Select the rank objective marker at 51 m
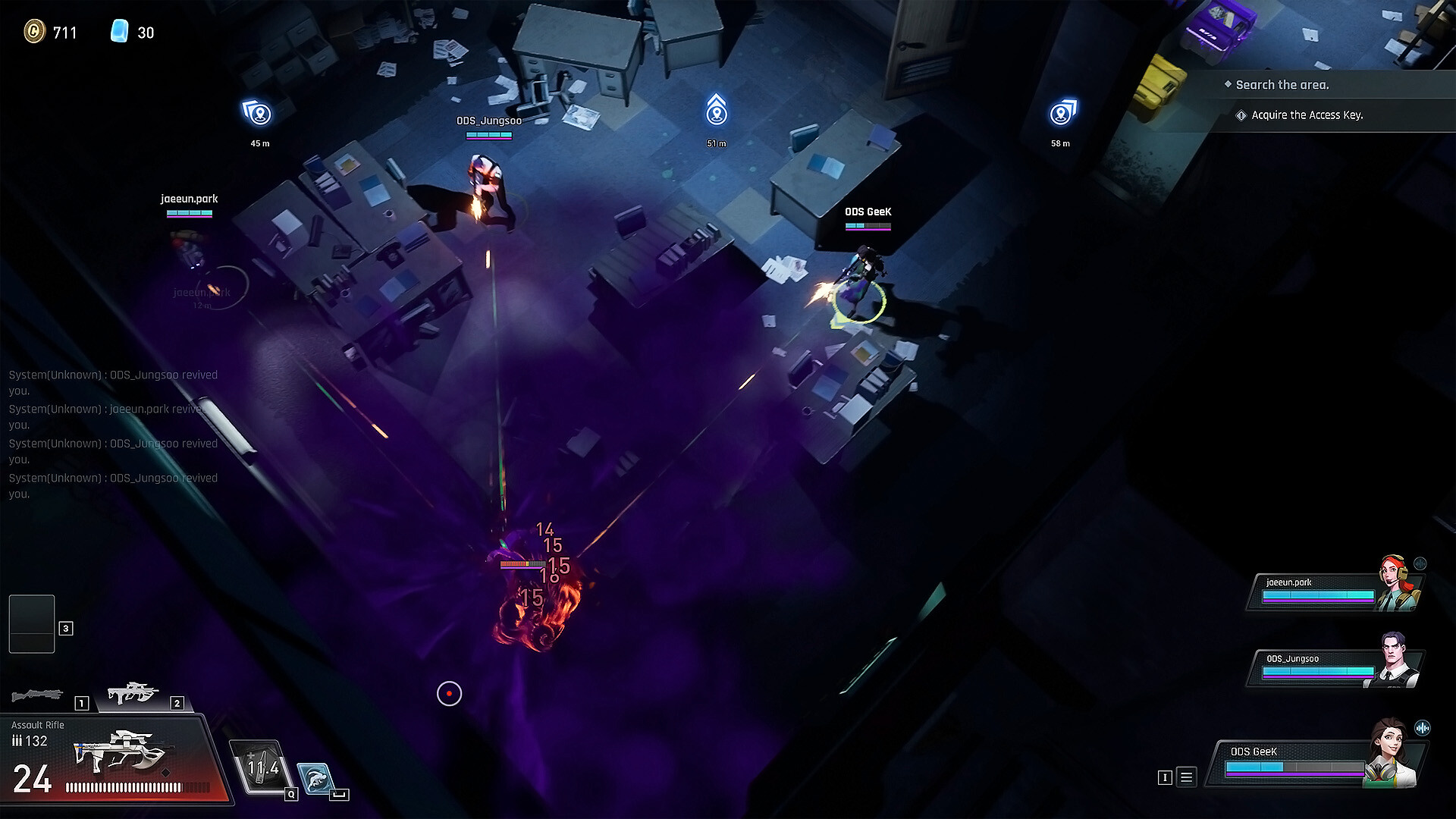Screen dimensions: 1456x819 [x=717, y=112]
